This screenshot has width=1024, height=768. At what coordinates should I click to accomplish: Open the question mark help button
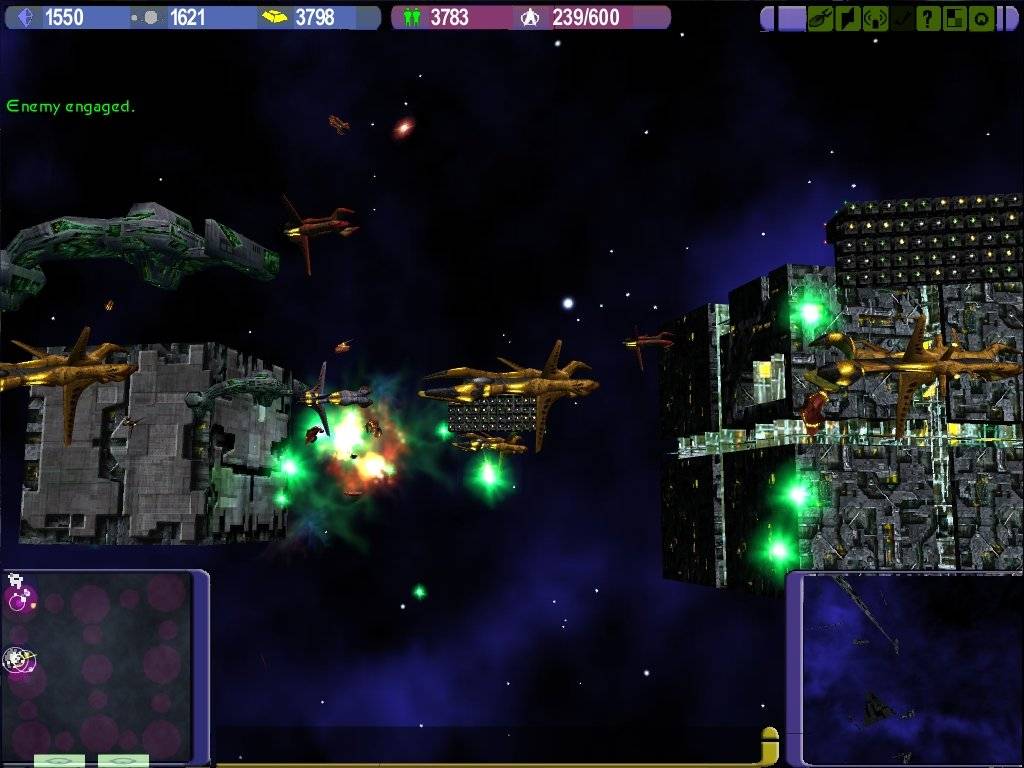coord(928,18)
